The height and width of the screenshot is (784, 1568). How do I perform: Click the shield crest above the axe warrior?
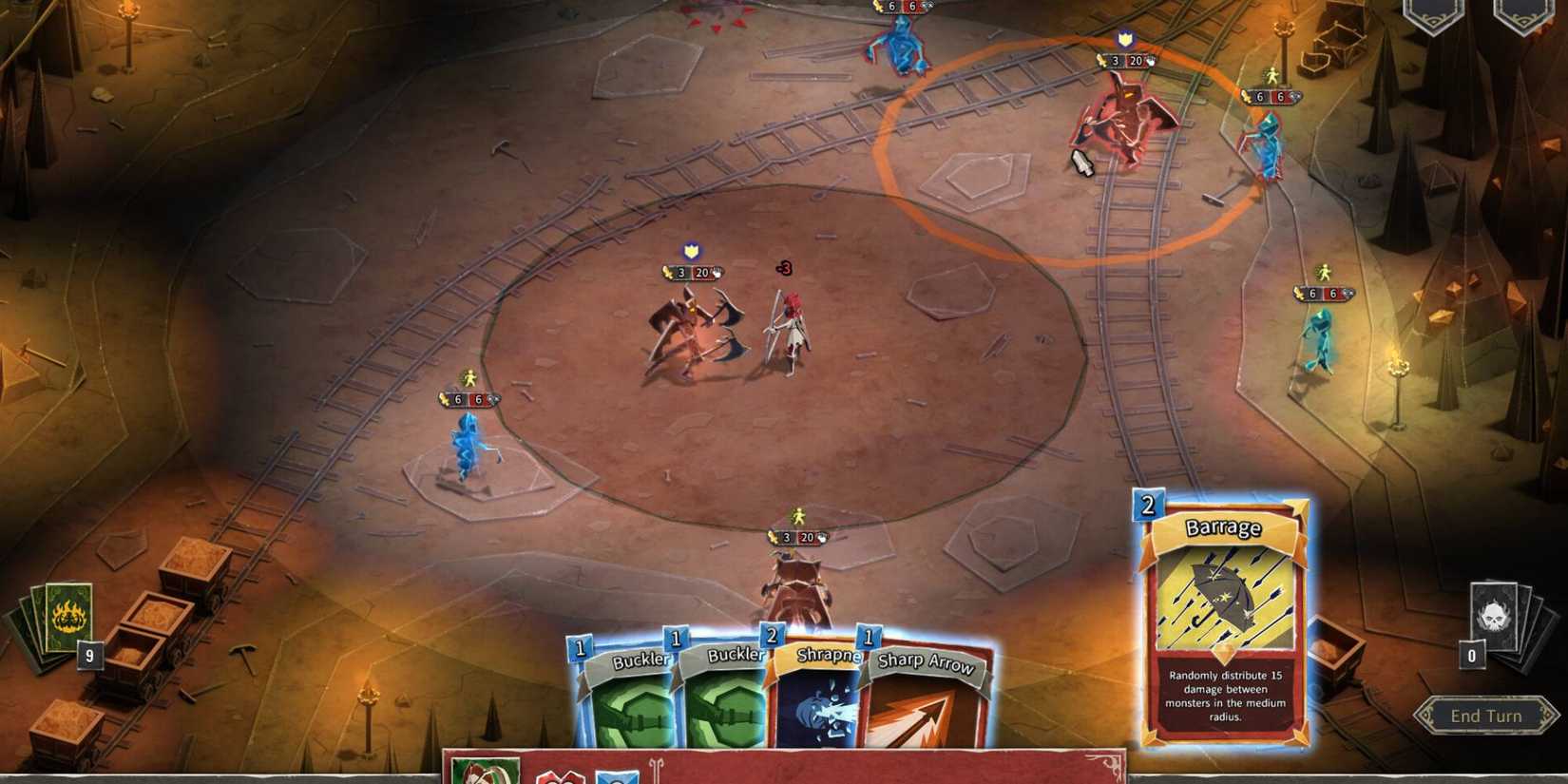point(691,252)
